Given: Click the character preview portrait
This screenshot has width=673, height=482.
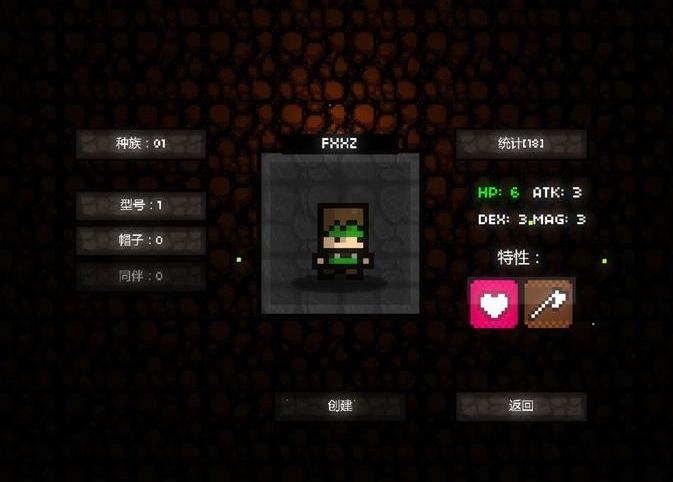Looking at the screenshot, I should click(x=340, y=235).
